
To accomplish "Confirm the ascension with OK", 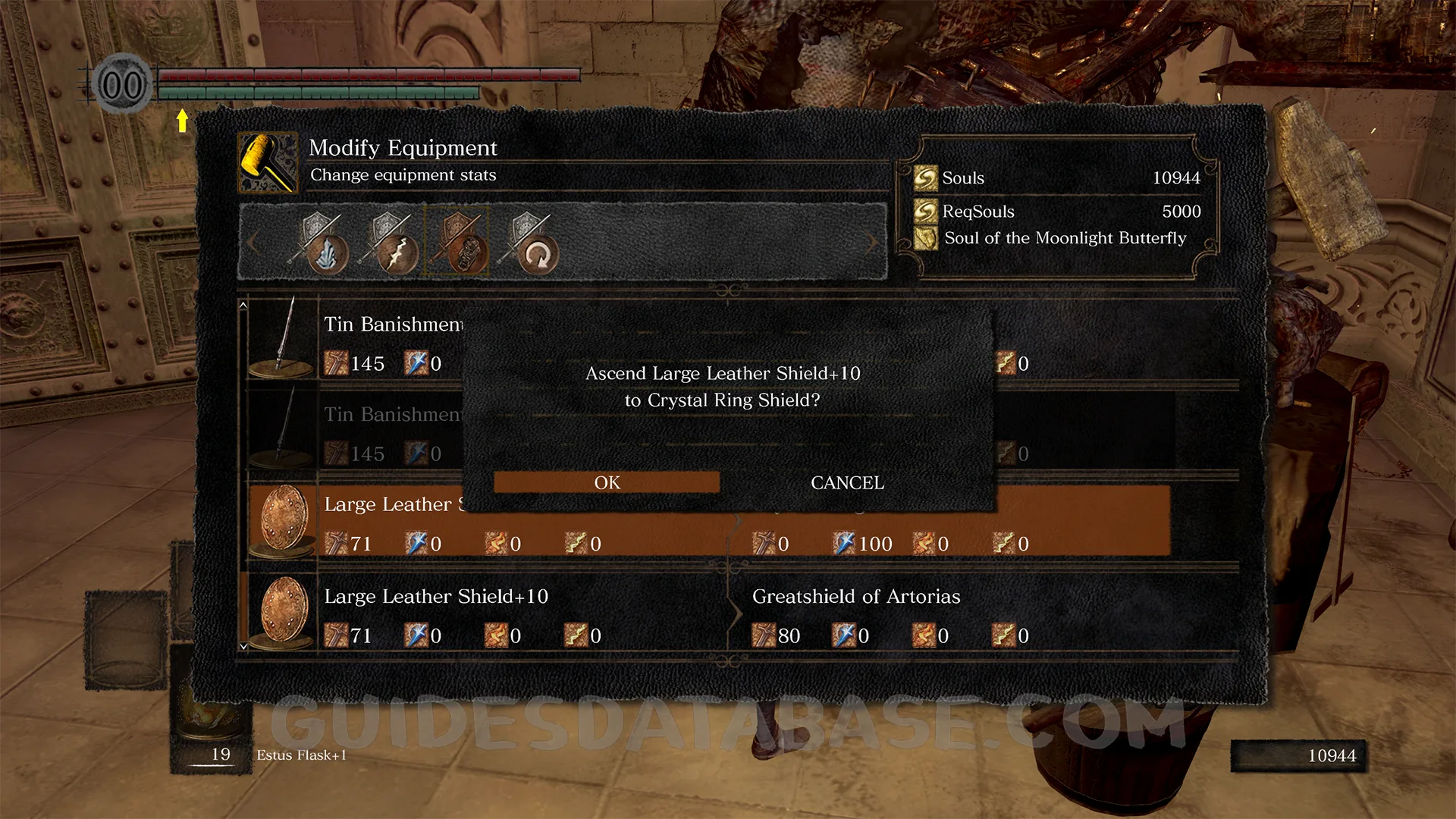I will [607, 482].
